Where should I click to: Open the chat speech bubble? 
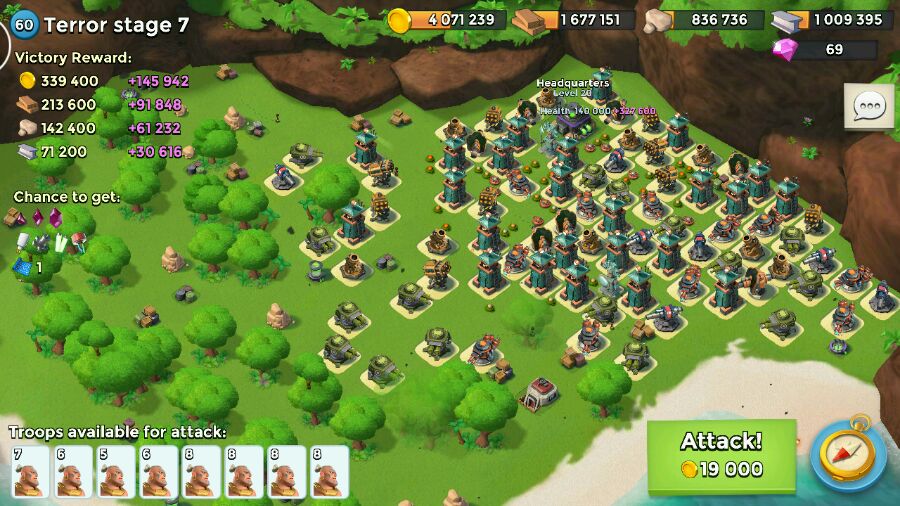868,107
